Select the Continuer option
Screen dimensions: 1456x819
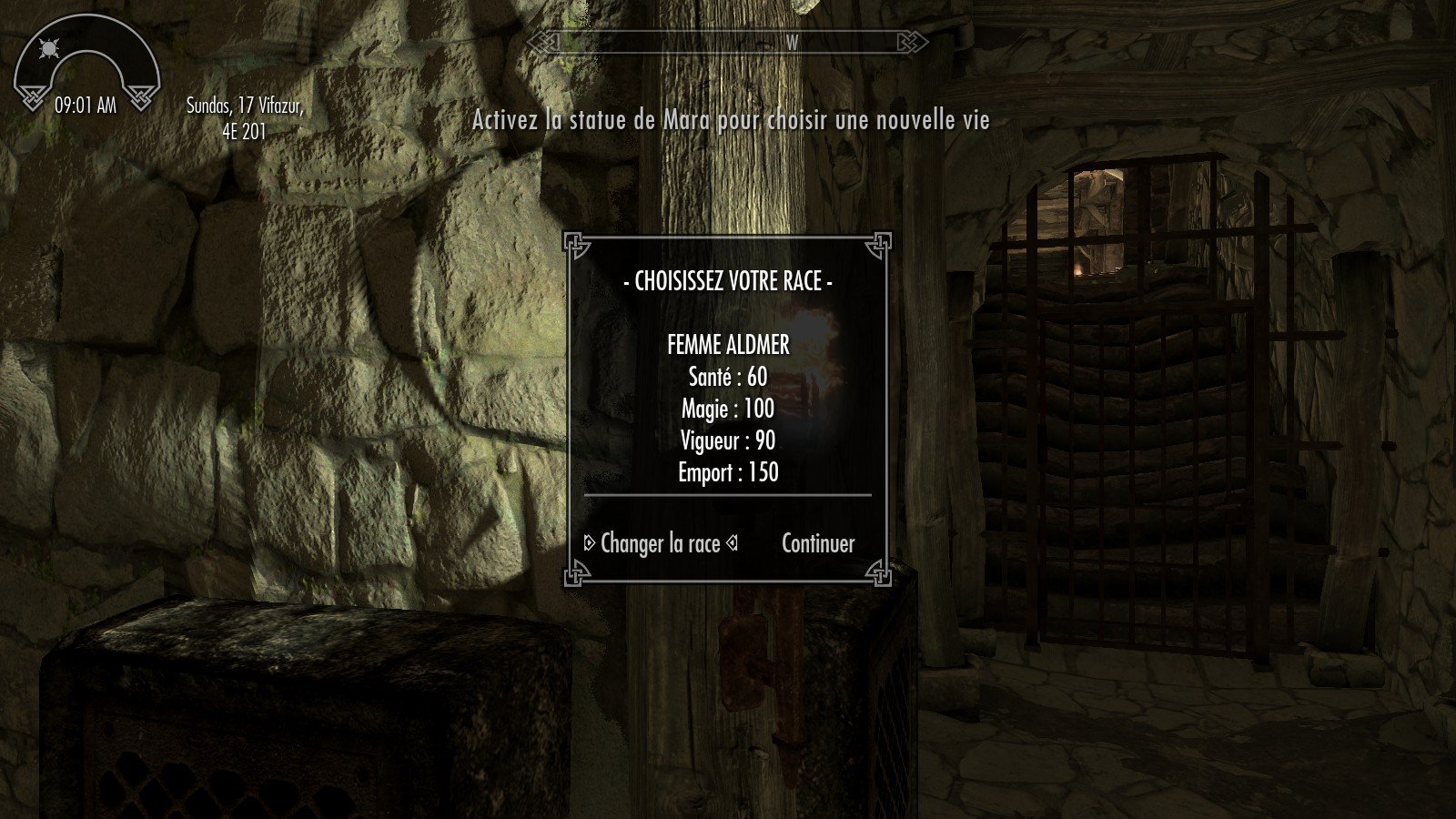818,543
